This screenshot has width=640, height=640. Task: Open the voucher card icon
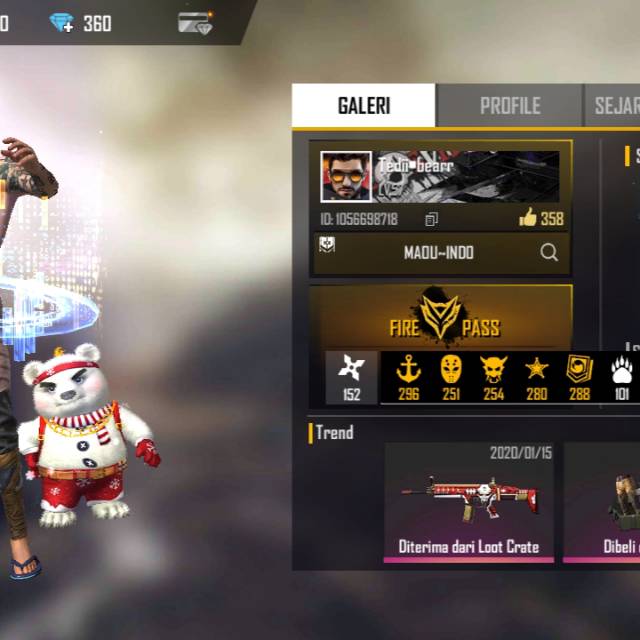pos(195,22)
